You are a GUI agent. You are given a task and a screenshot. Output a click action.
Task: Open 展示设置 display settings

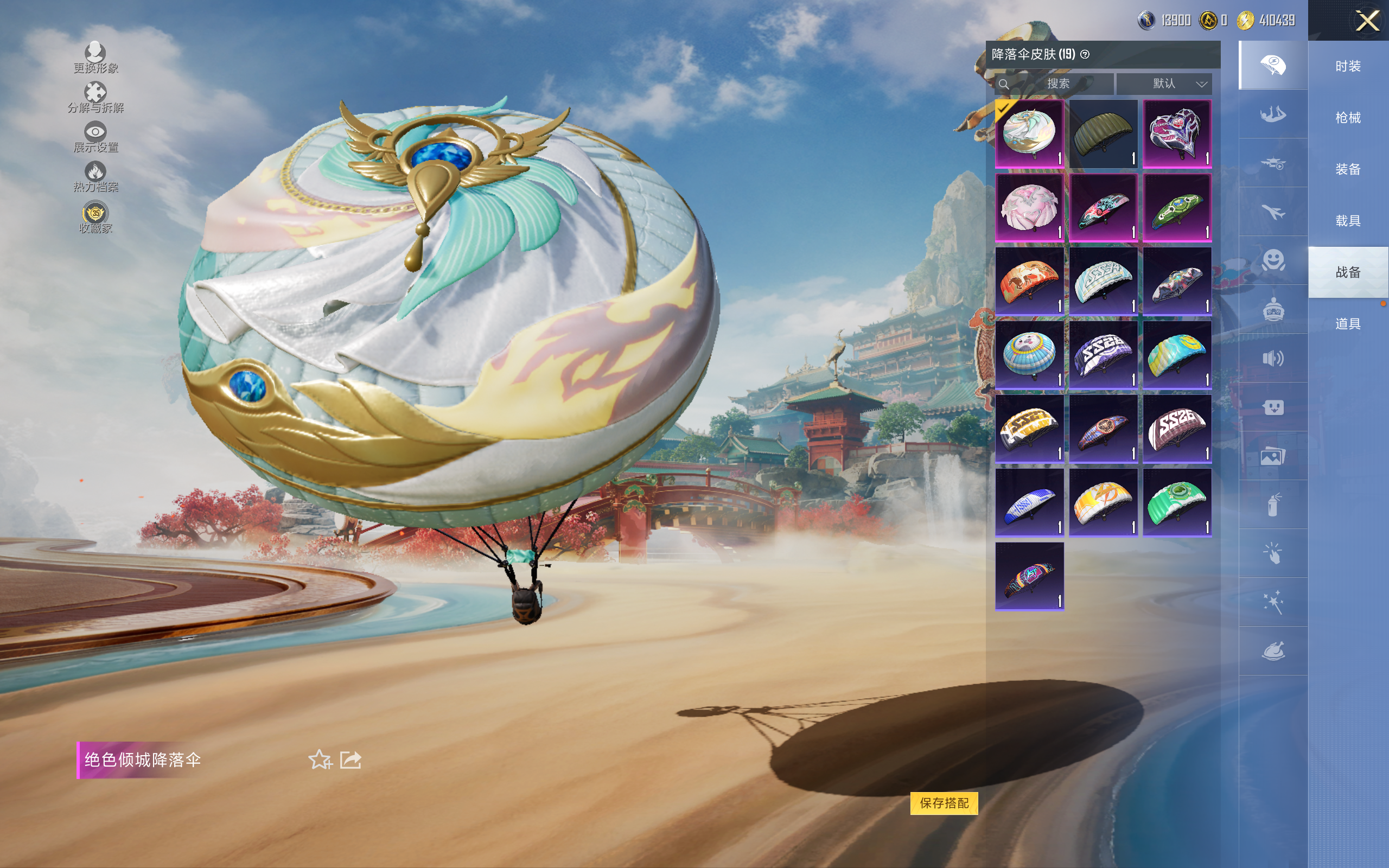pos(95,137)
